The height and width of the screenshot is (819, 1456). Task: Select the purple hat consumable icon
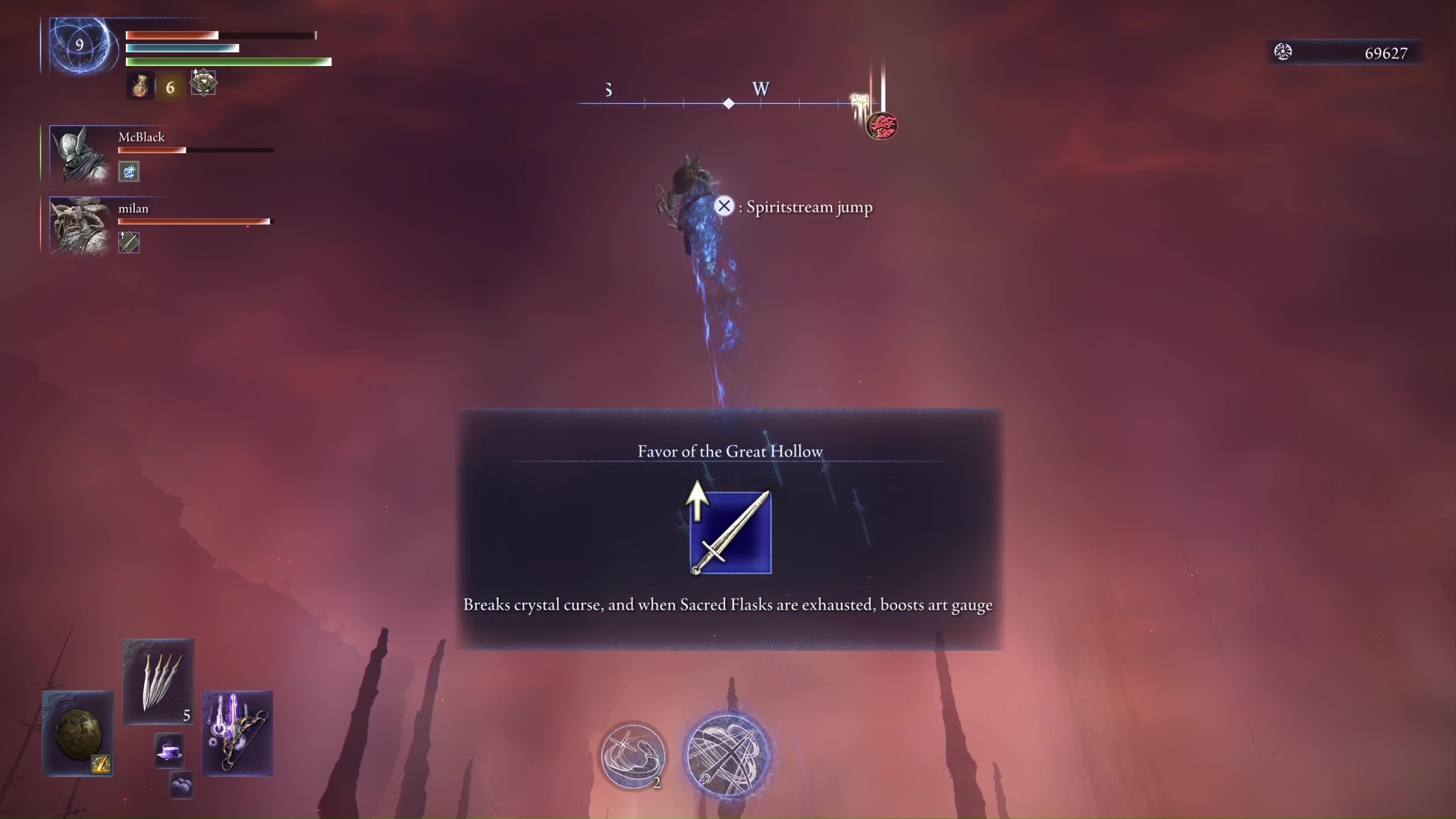169,752
